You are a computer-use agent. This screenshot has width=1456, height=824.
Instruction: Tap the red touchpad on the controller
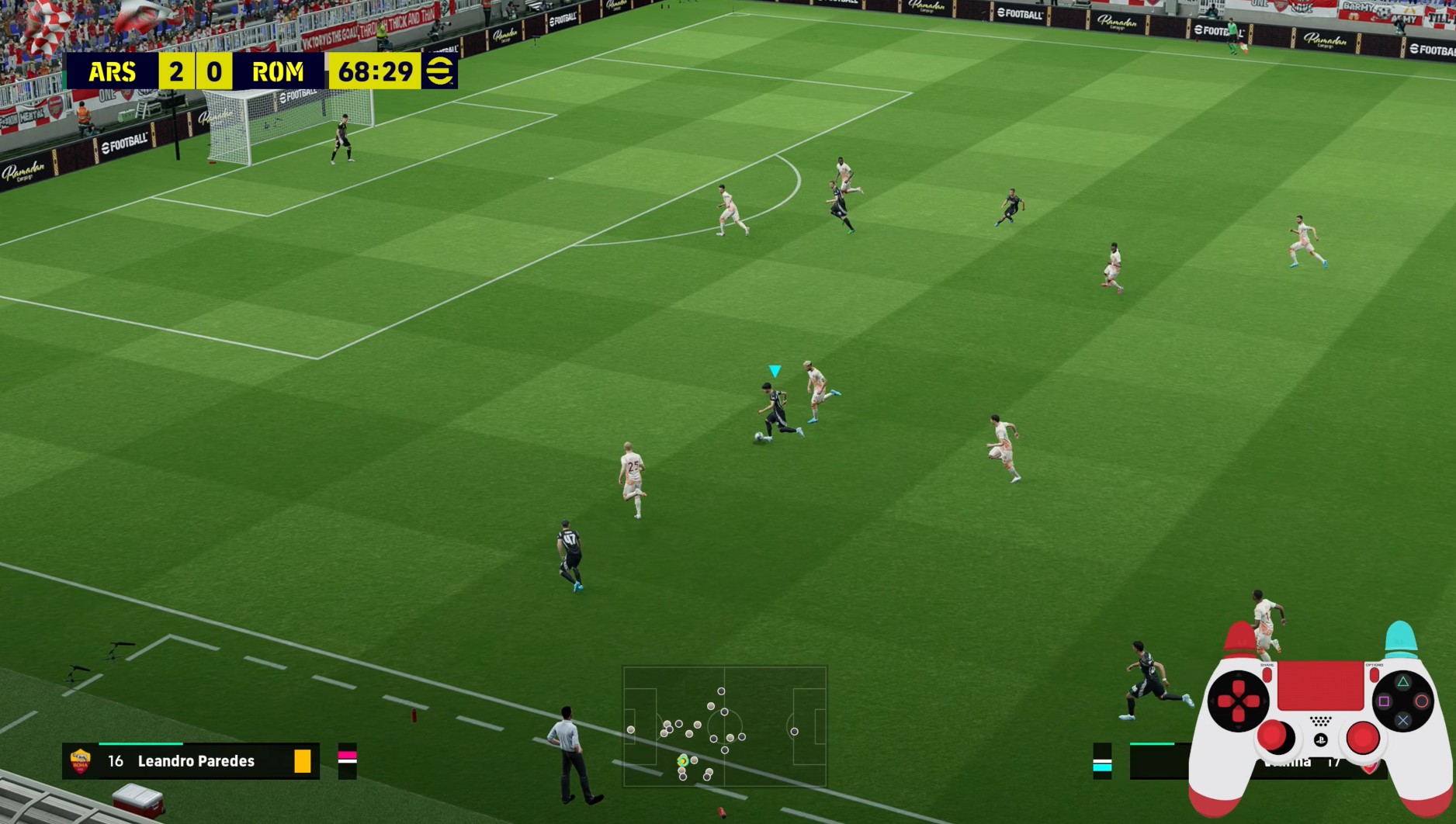1321,687
